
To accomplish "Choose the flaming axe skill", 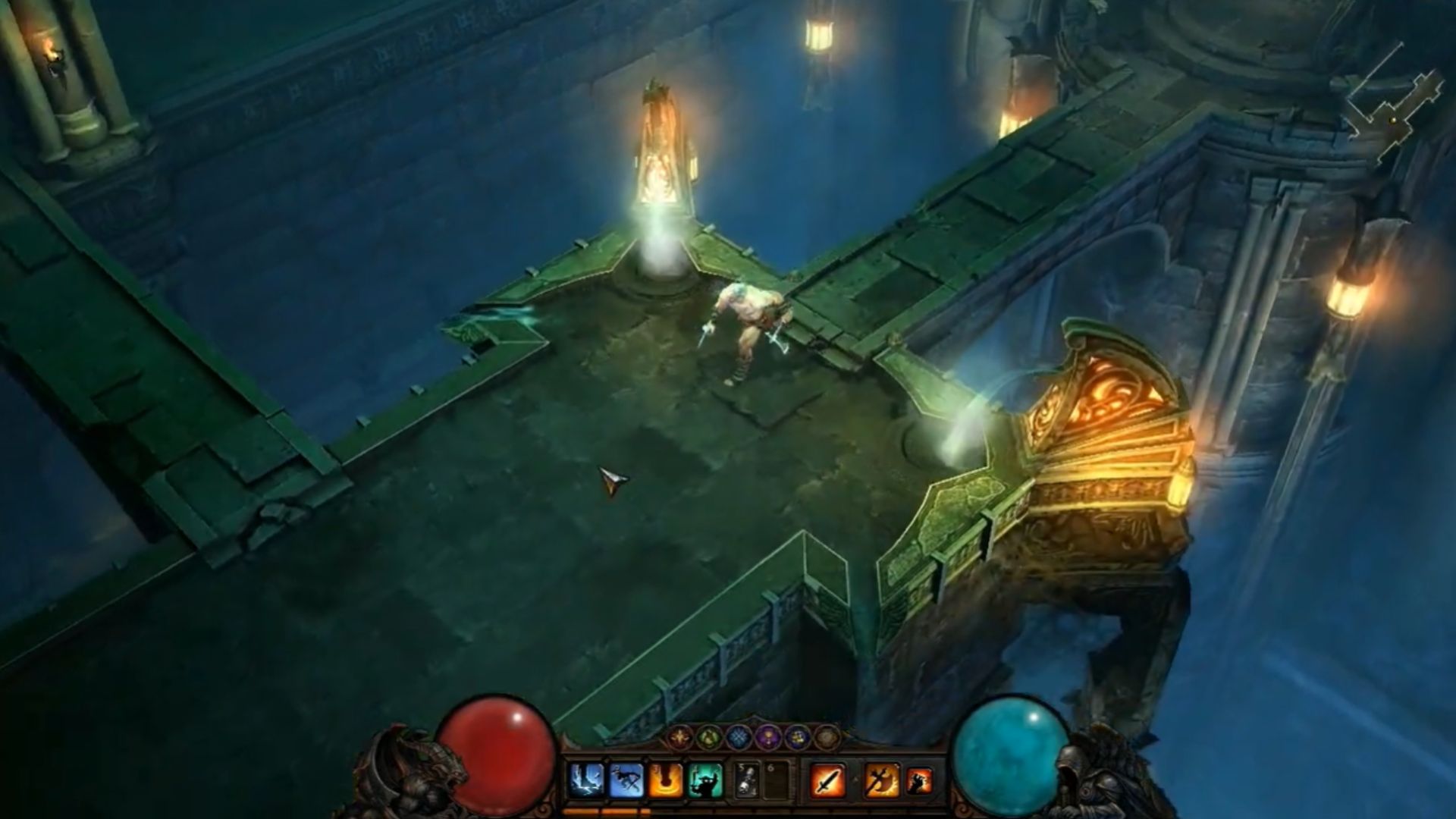I will [882, 780].
